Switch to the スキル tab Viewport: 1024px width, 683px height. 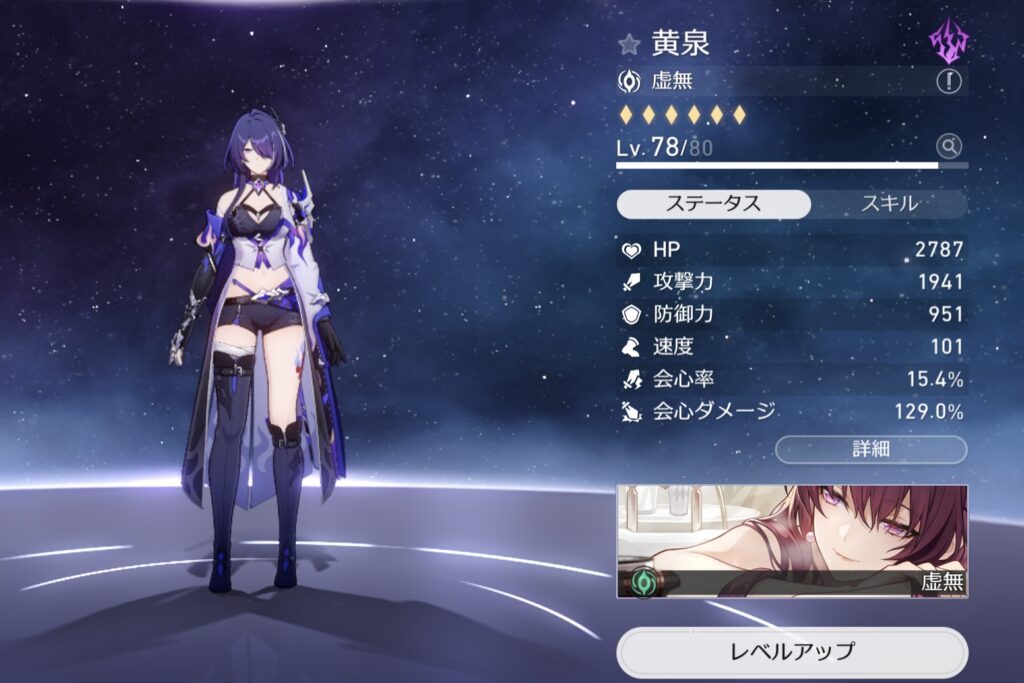(x=888, y=204)
